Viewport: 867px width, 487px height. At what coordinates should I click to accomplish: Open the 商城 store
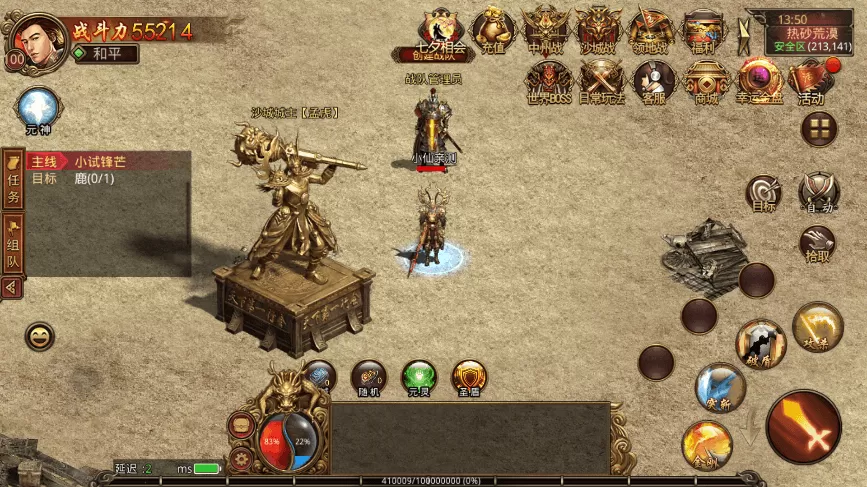point(706,80)
